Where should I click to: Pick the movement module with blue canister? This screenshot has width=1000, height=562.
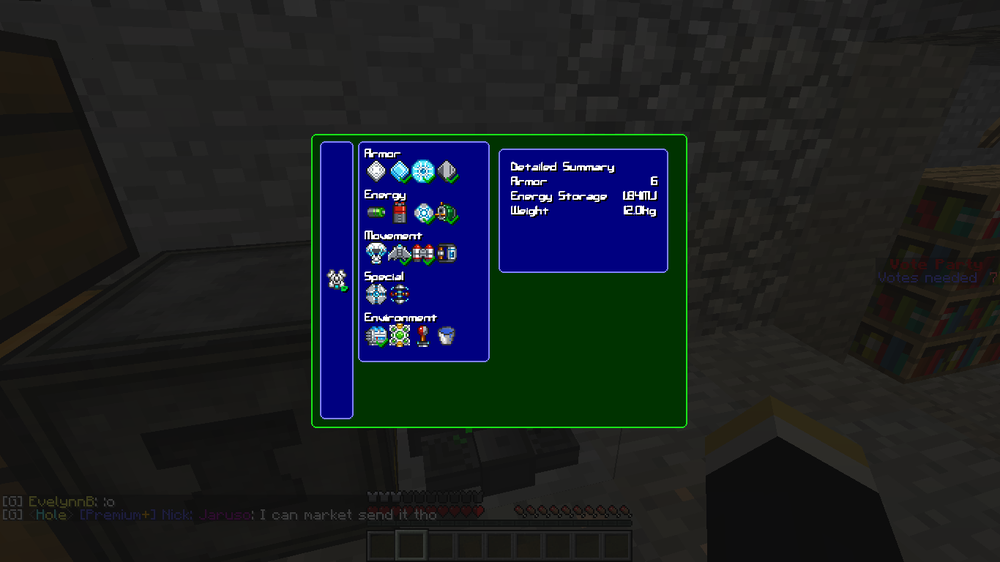tap(447, 254)
